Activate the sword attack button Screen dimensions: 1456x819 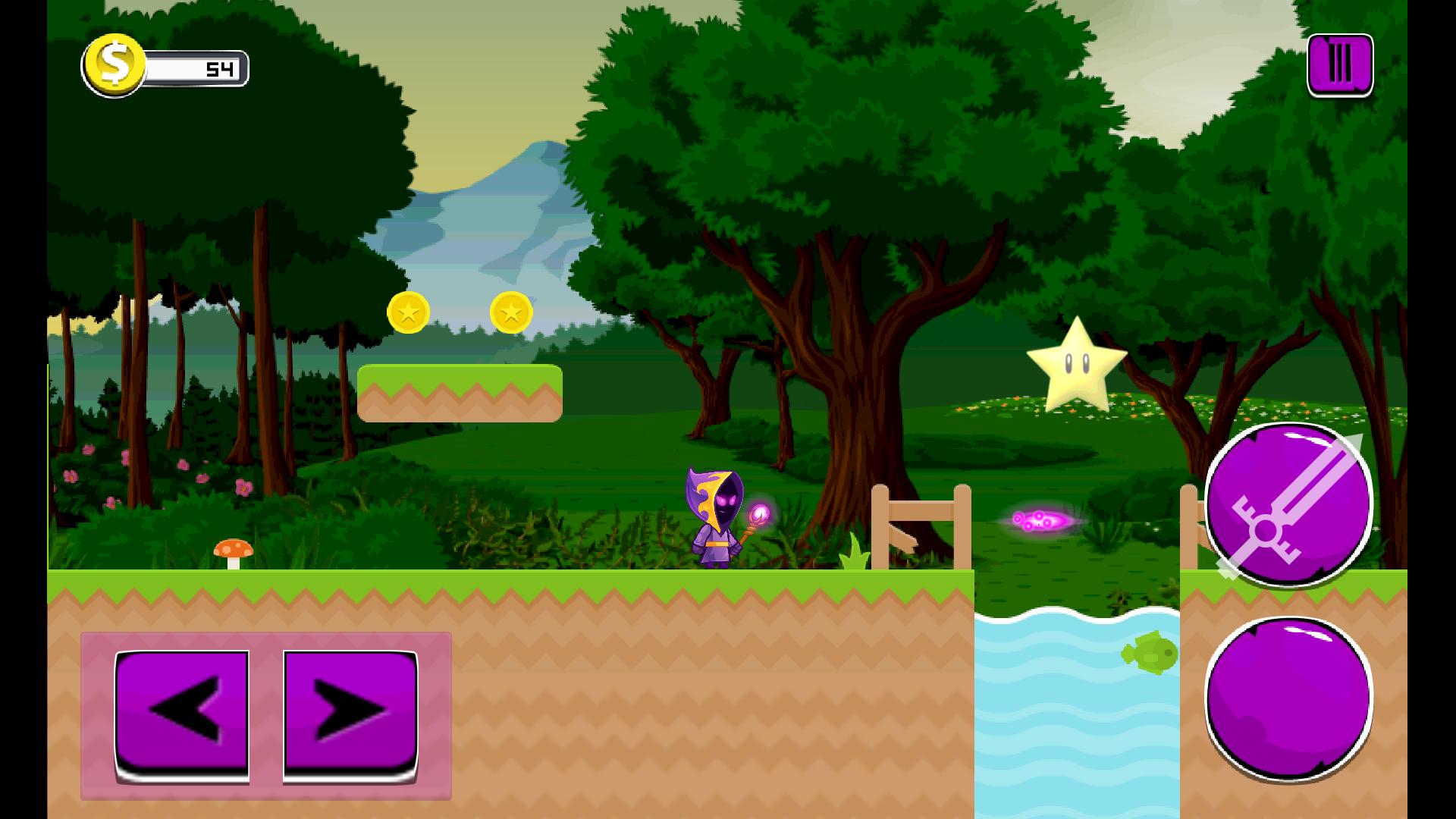(1288, 505)
